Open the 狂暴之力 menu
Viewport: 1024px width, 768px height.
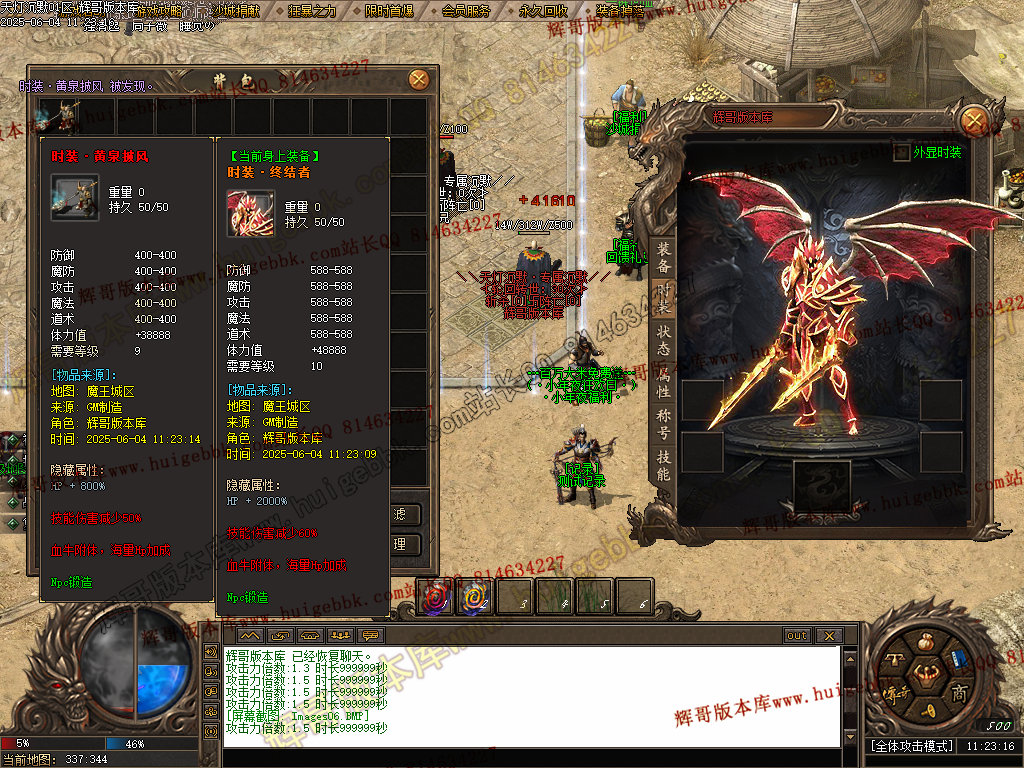(311, 11)
